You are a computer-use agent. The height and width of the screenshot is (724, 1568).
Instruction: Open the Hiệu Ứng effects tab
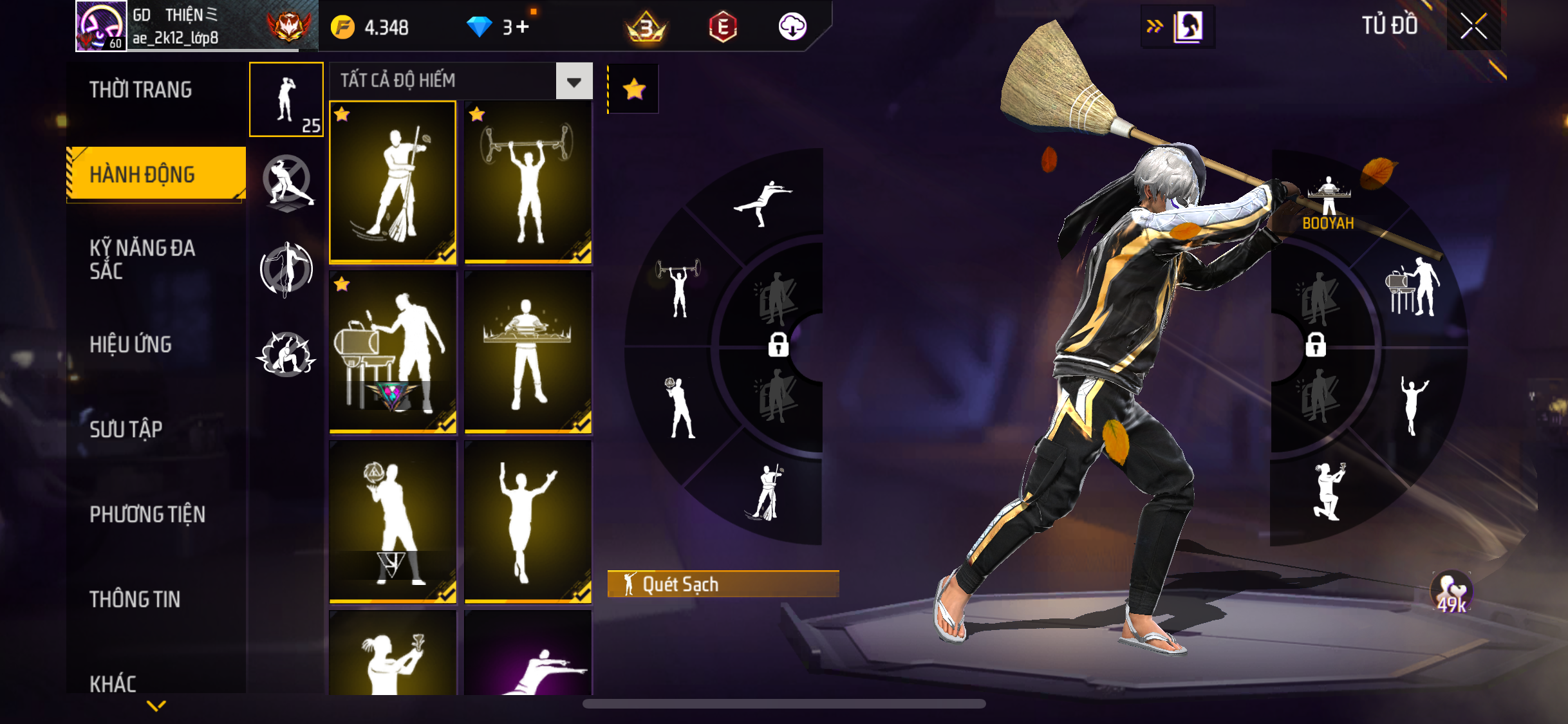coord(131,345)
